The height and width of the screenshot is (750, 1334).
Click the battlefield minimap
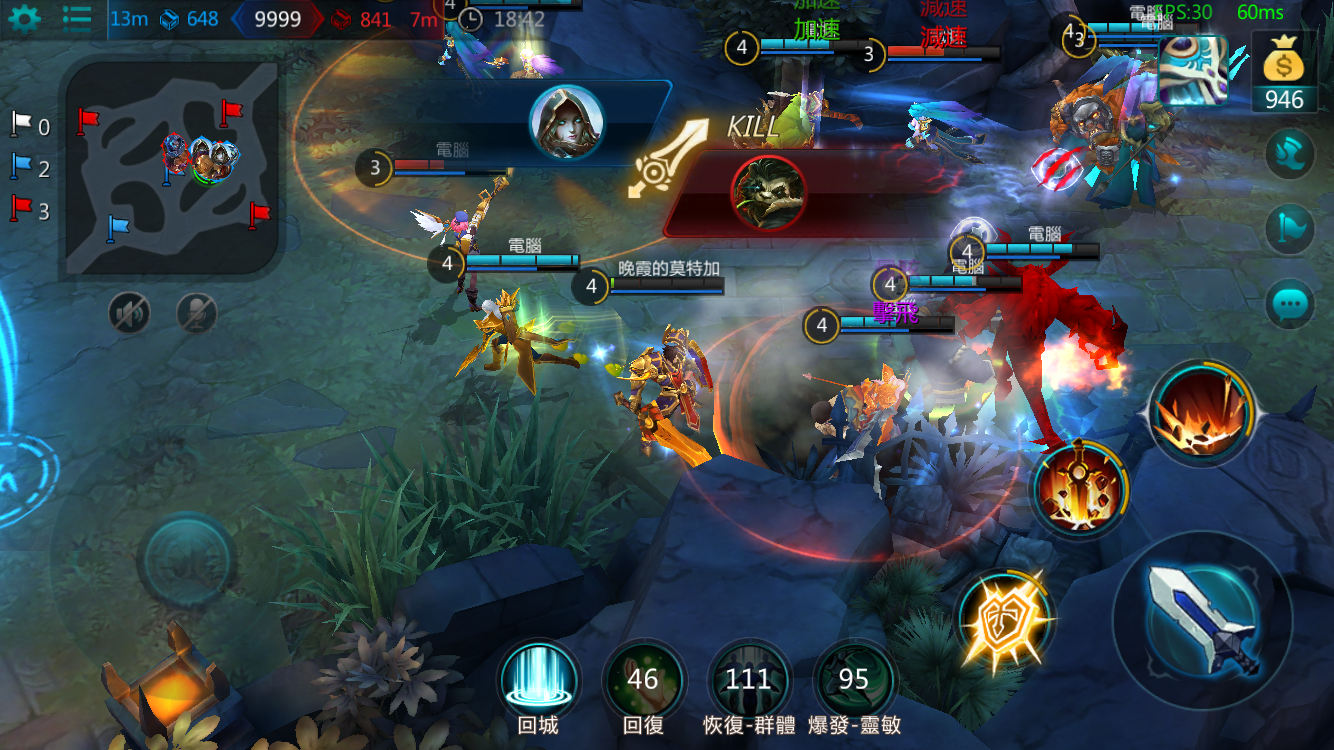tap(174, 168)
